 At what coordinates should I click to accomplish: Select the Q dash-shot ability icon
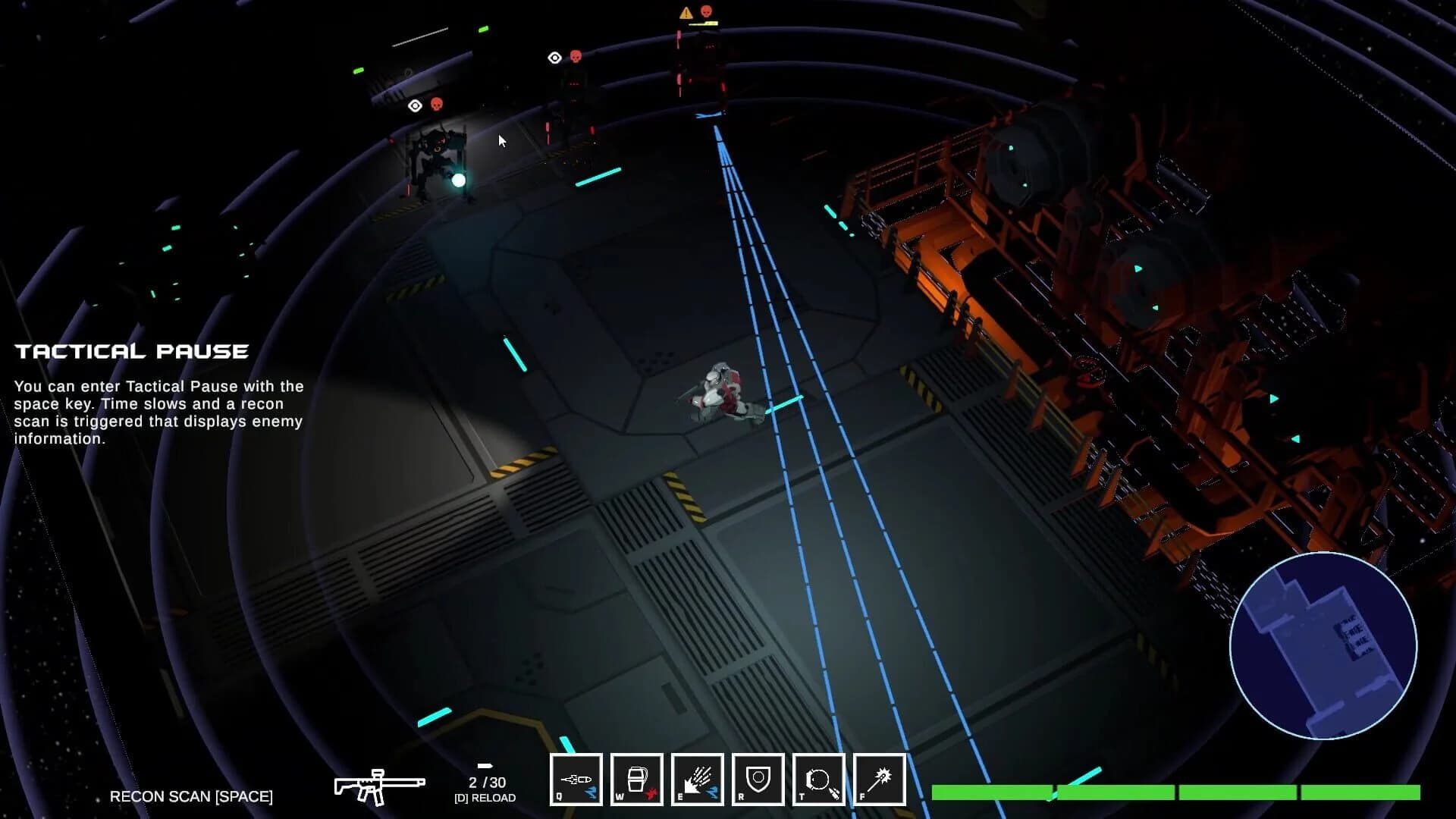[576, 779]
